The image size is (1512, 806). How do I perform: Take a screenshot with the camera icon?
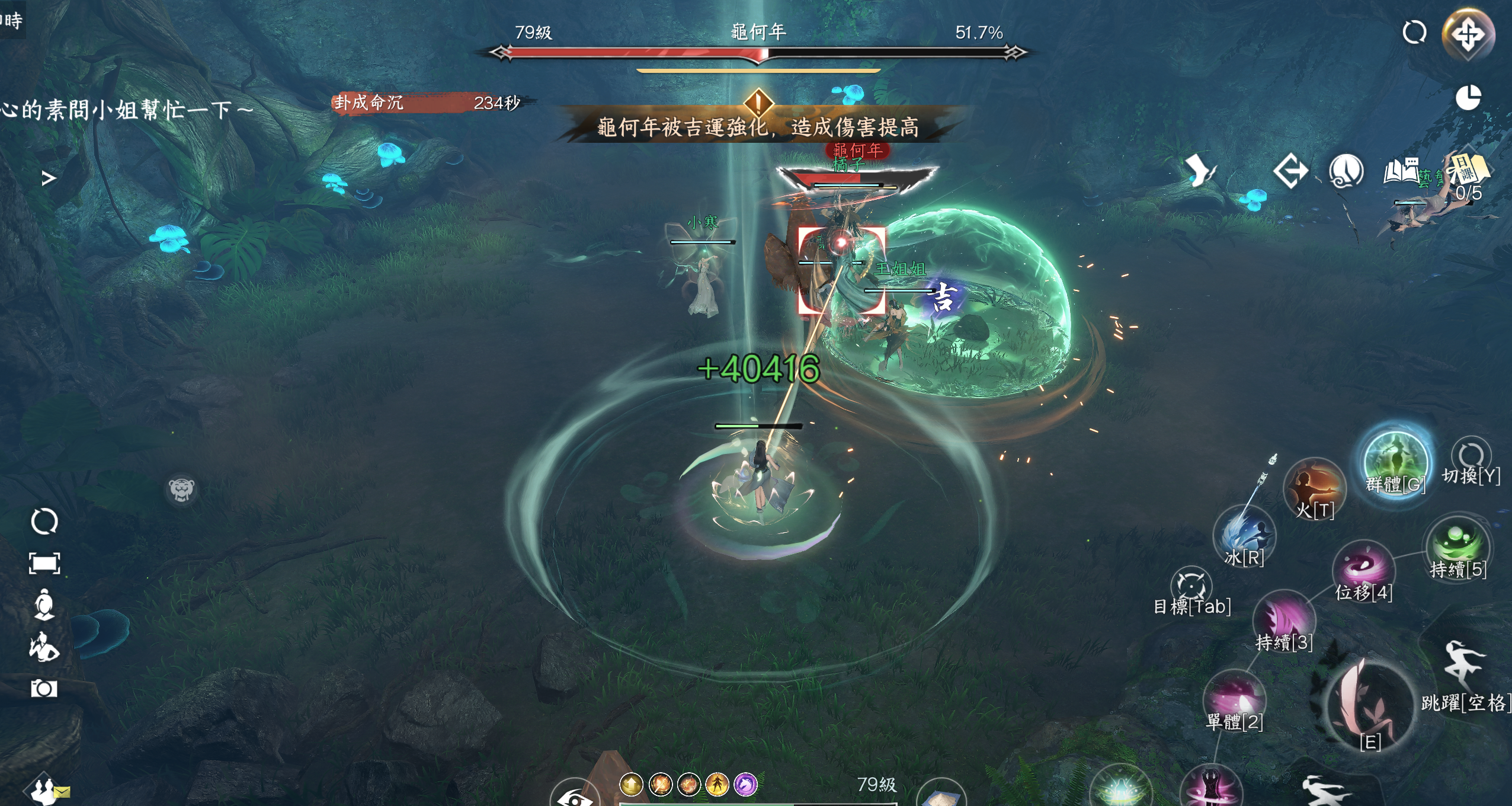pos(44,688)
